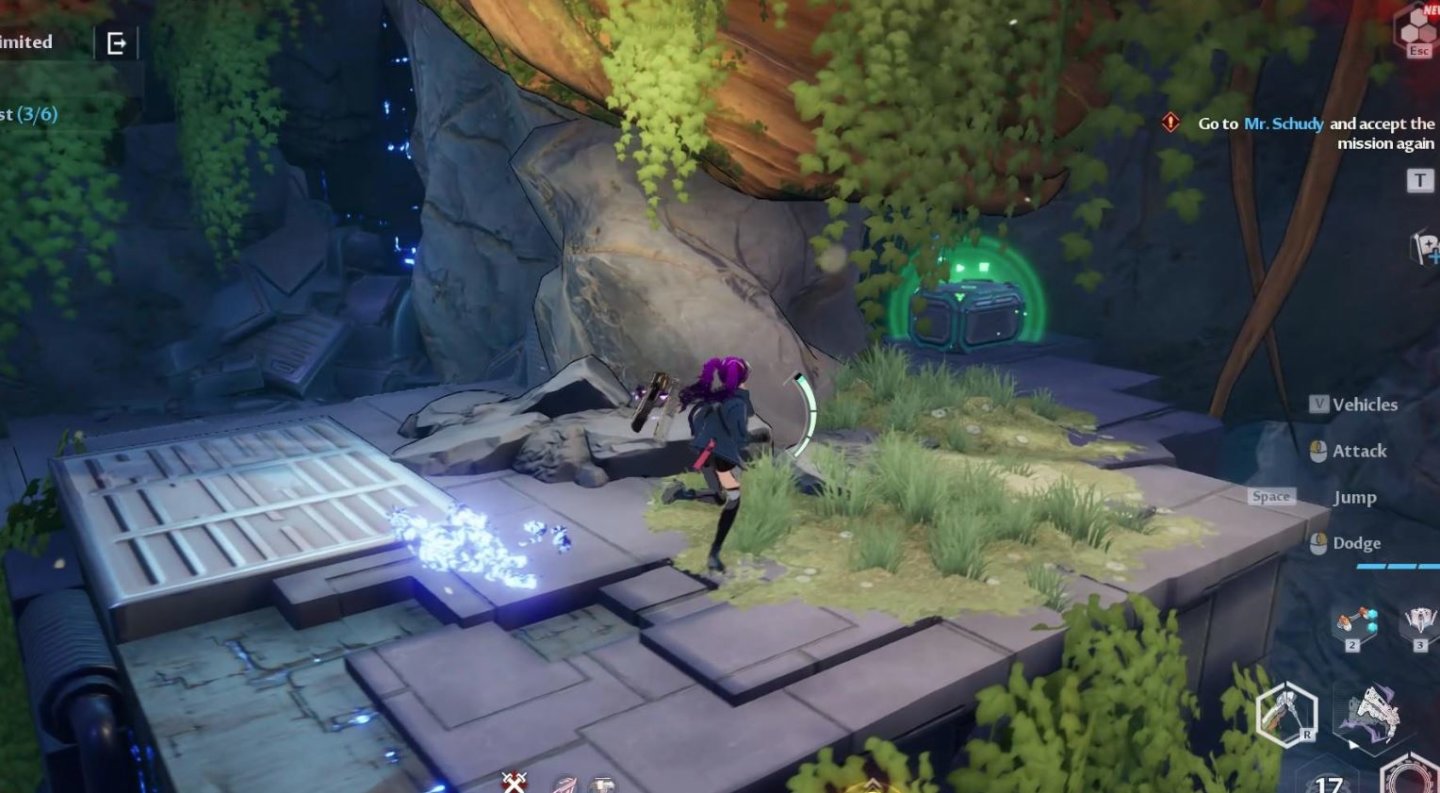
Task: Use the relic in slot 2
Action: [1353, 624]
